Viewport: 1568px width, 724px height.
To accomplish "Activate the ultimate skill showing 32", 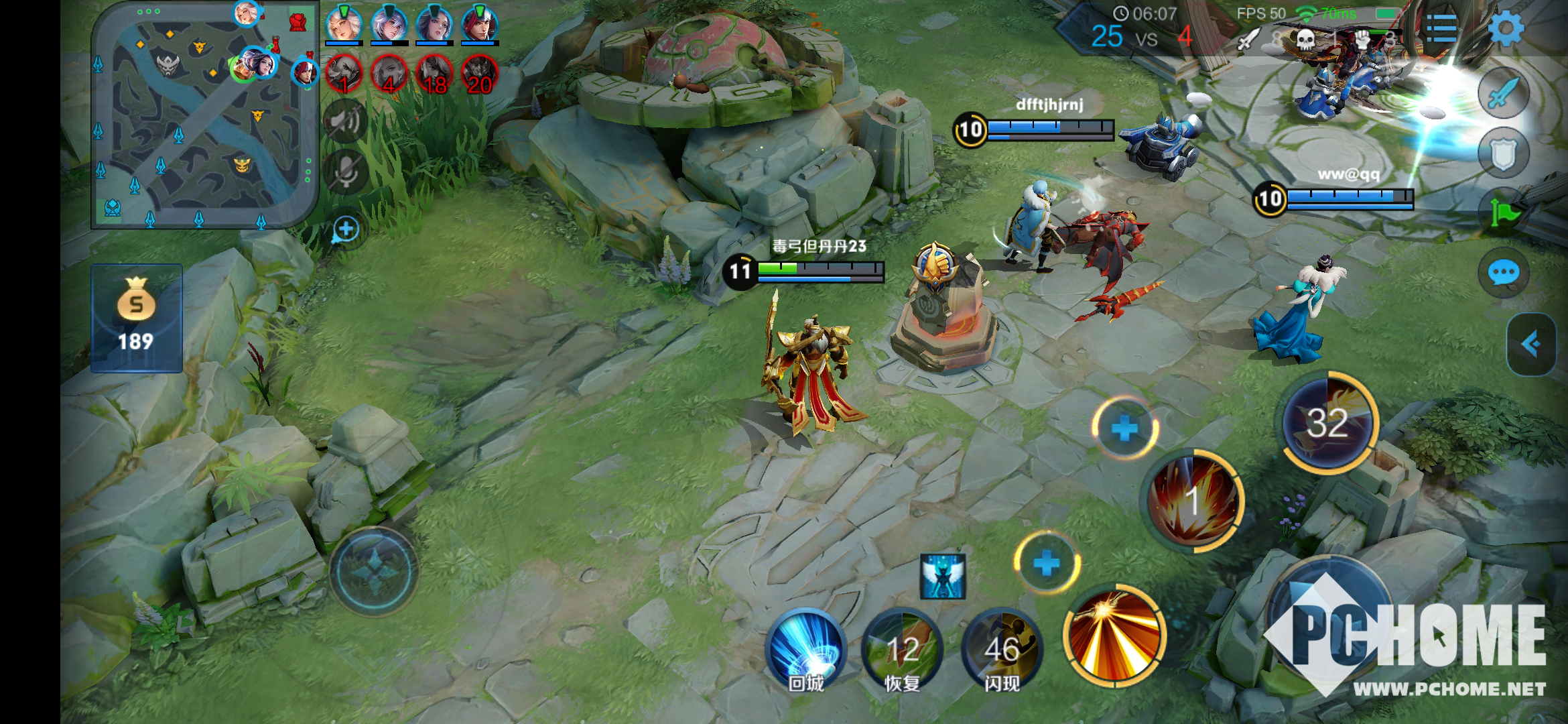I will (1328, 422).
